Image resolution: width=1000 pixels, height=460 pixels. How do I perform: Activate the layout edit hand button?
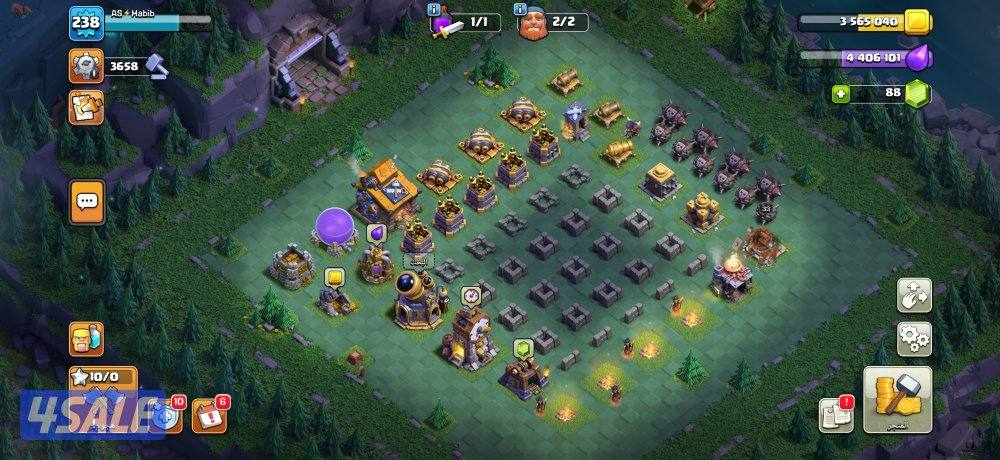[913, 294]
